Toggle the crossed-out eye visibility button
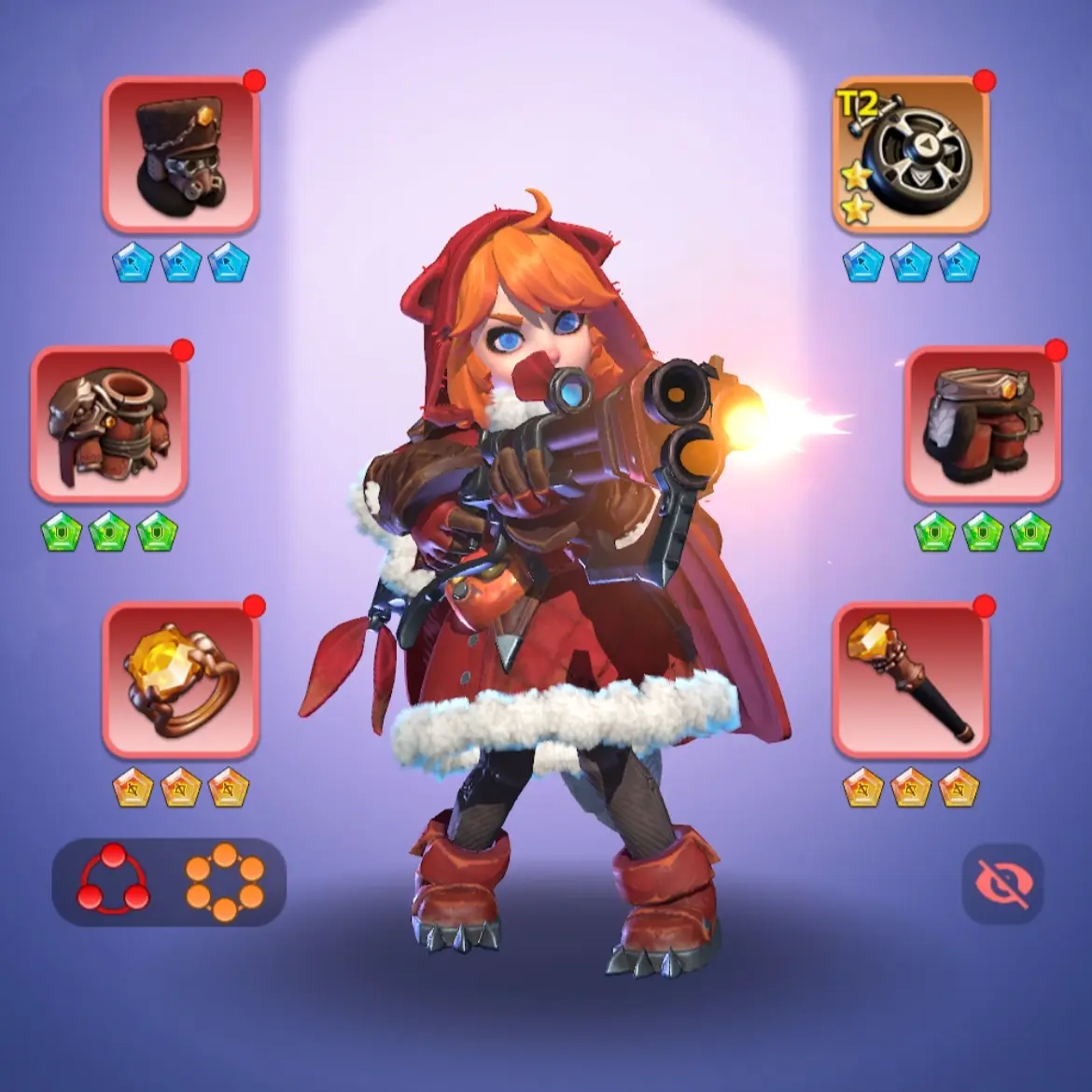This screenshot has width=1092, height=1092. coord(1002,884)
